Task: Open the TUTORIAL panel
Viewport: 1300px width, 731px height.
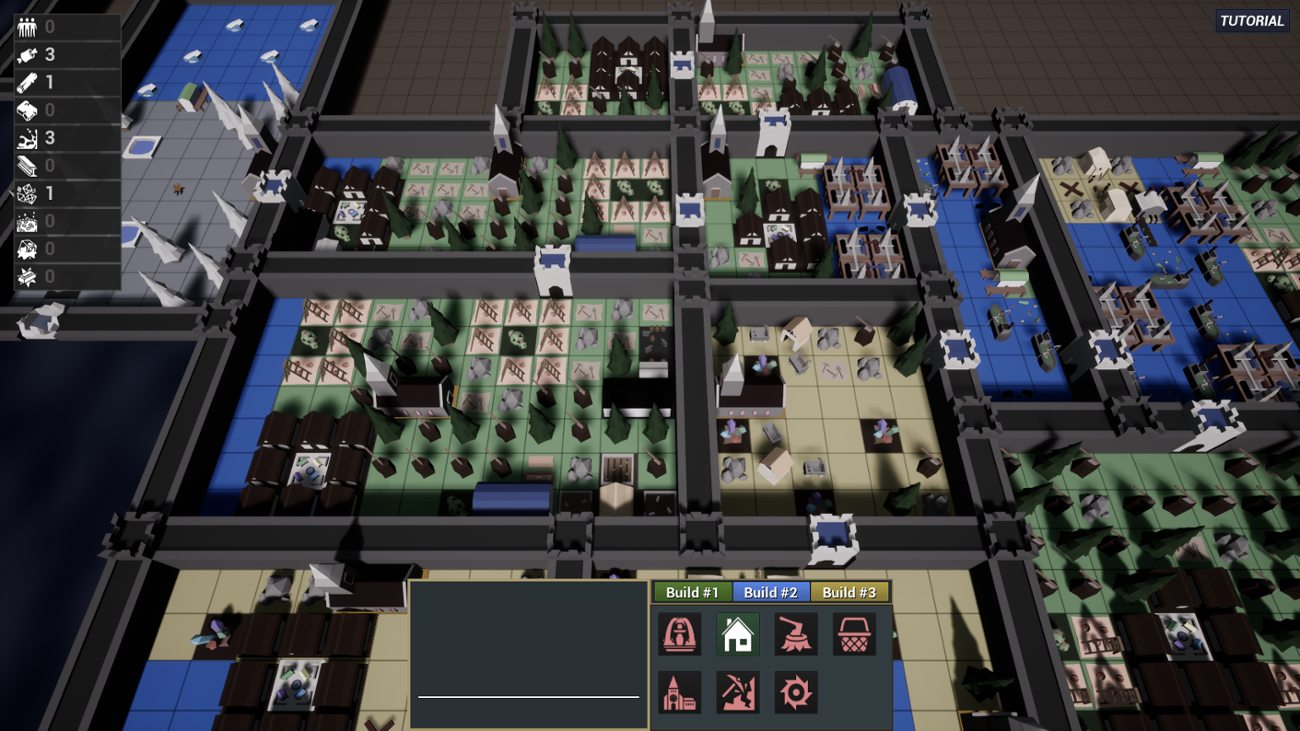Action: click(1251, 20)
